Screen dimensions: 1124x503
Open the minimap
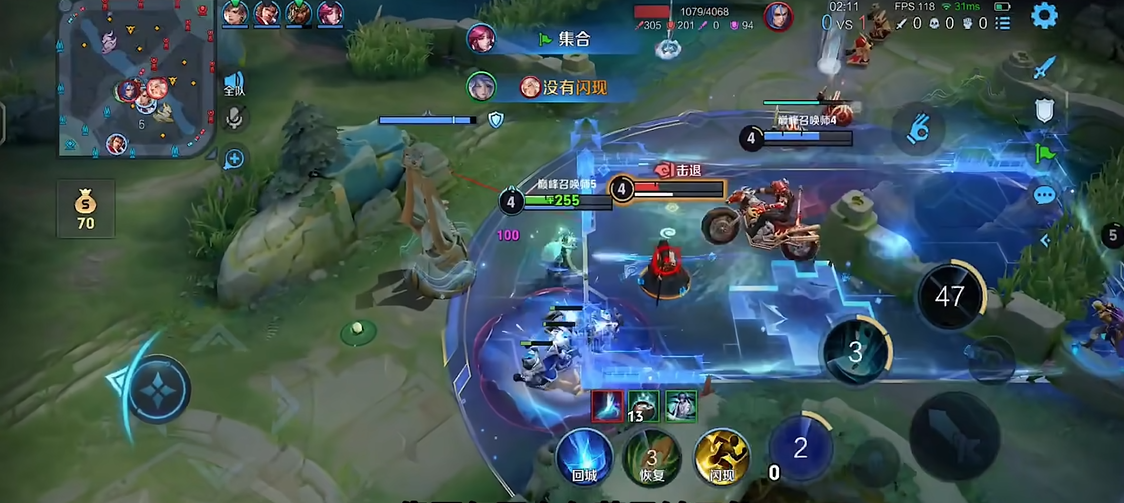137,78
